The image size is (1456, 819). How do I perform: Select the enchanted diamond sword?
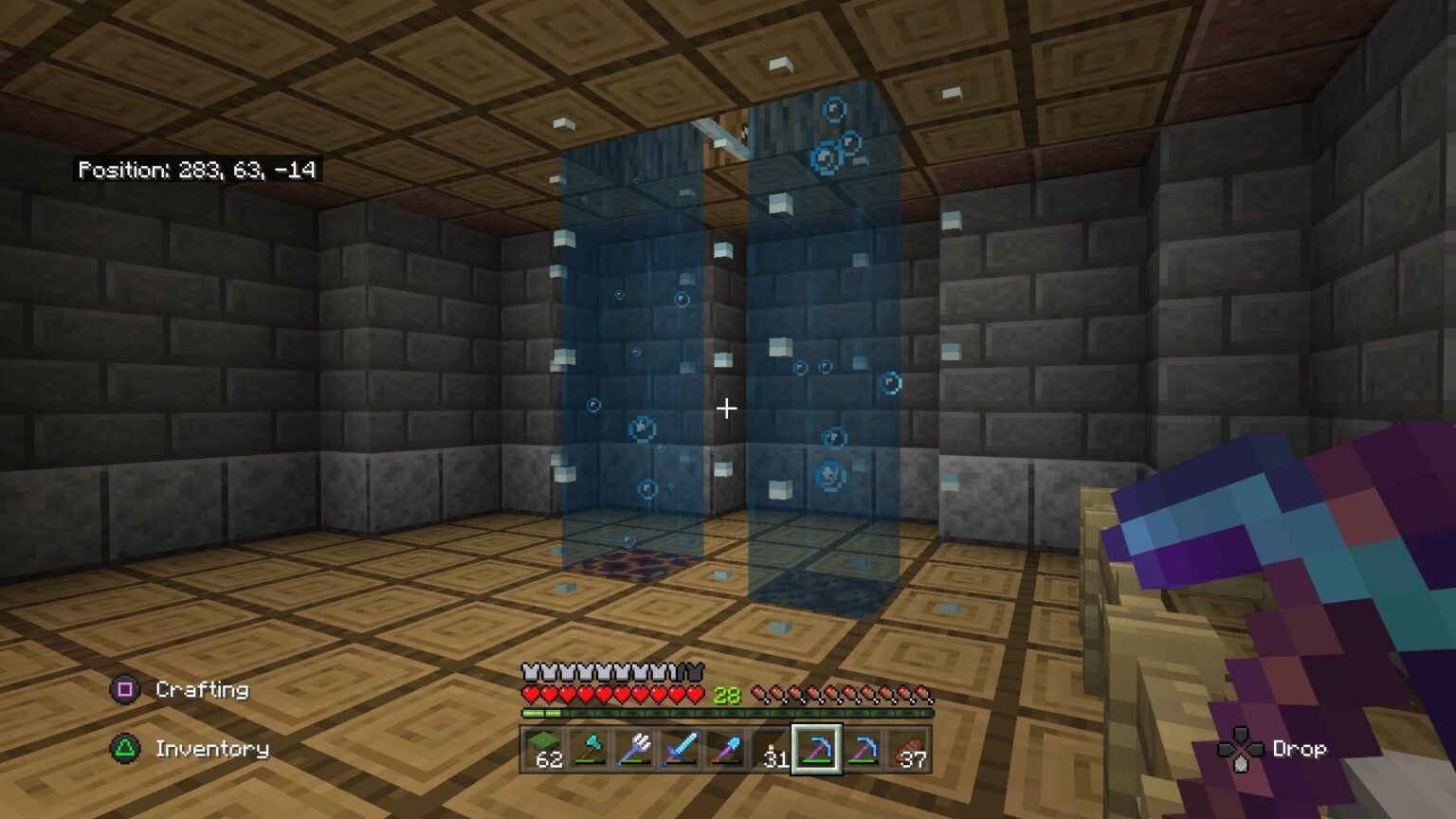point(679,749)
